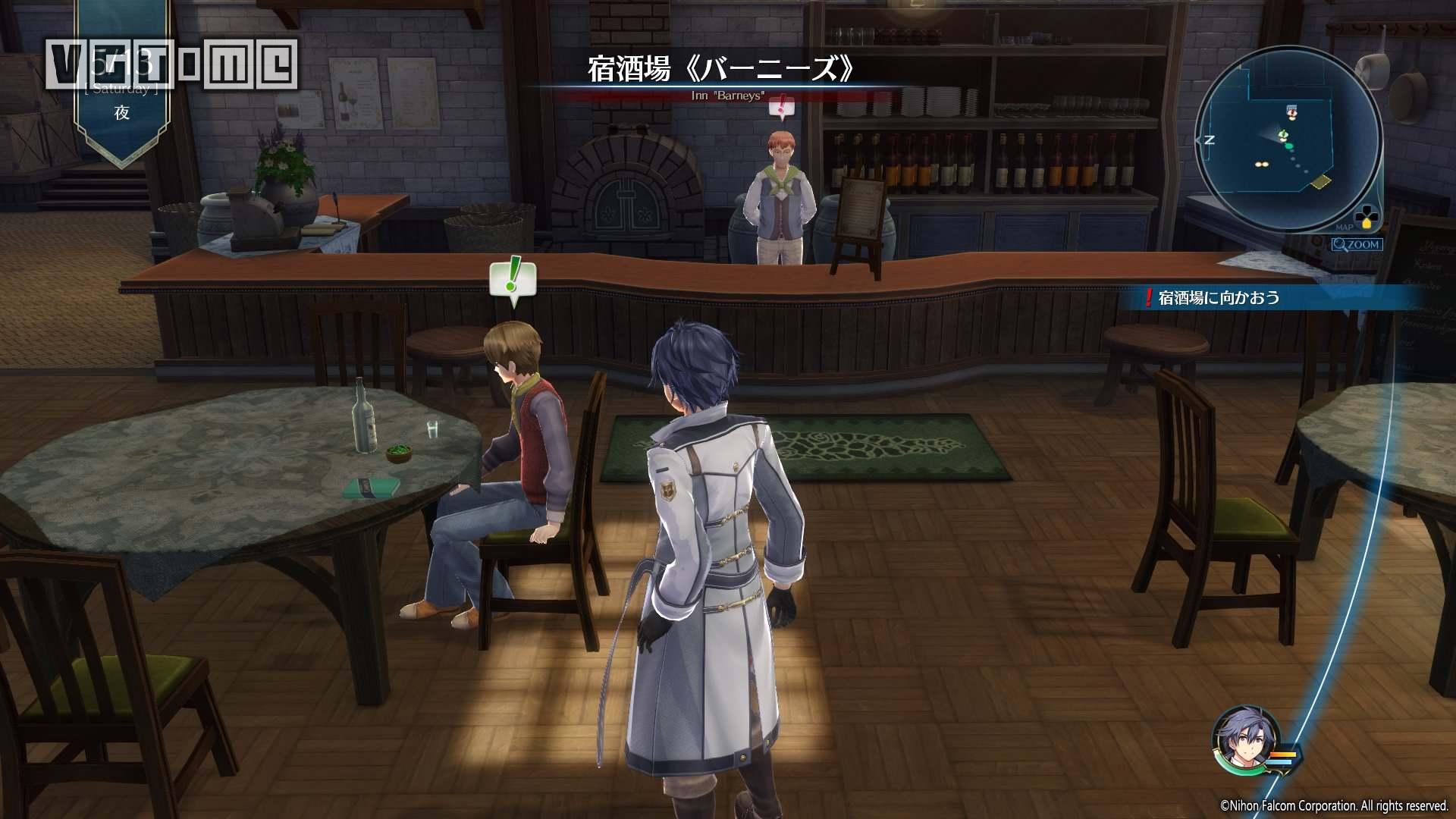Click the Saturday night date banner
This screenshot has width=1456, height=819.
click(x=121, y=83)
